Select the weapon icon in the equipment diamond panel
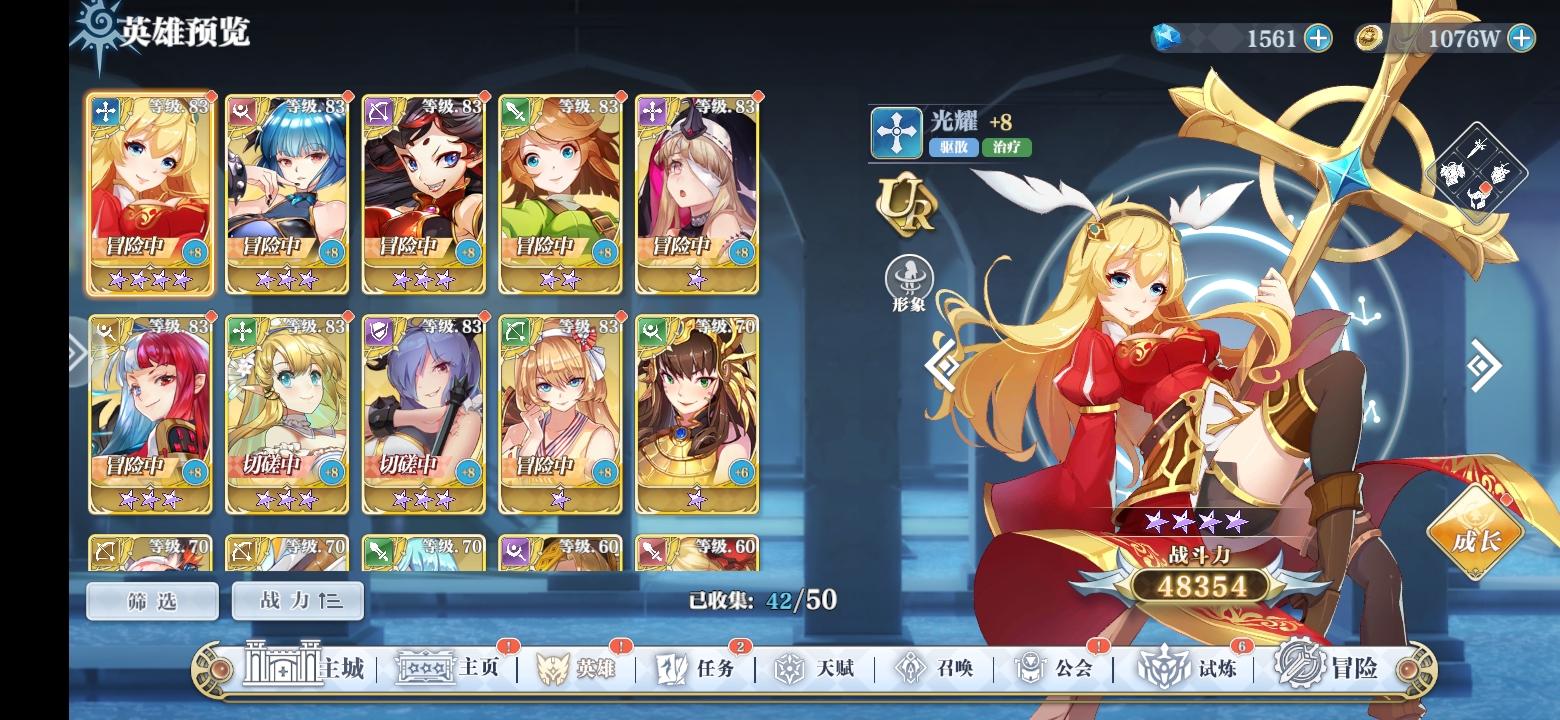Image resolution: width=1560 pixels, height=720 pixels. 1476,148
